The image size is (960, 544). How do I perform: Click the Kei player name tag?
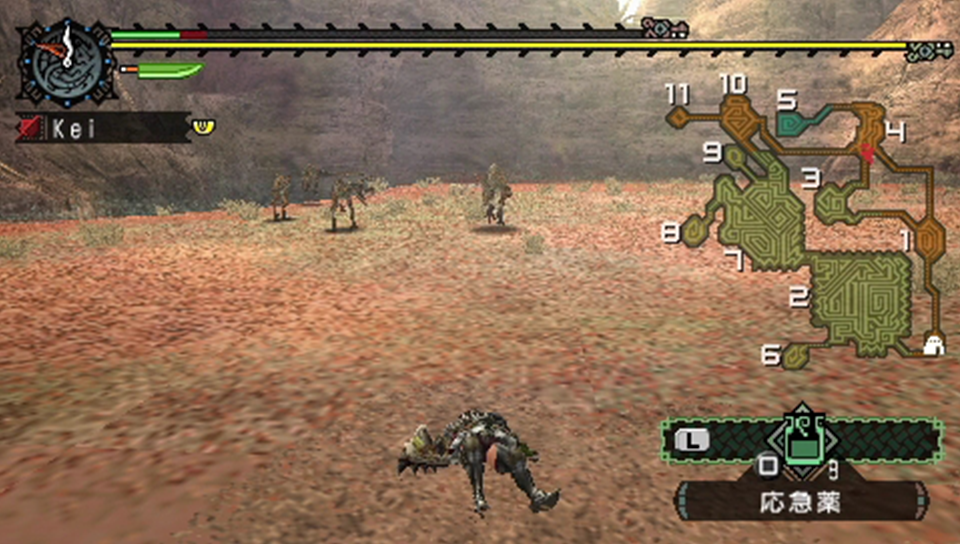pyautogui.click(x=100, y=128)
